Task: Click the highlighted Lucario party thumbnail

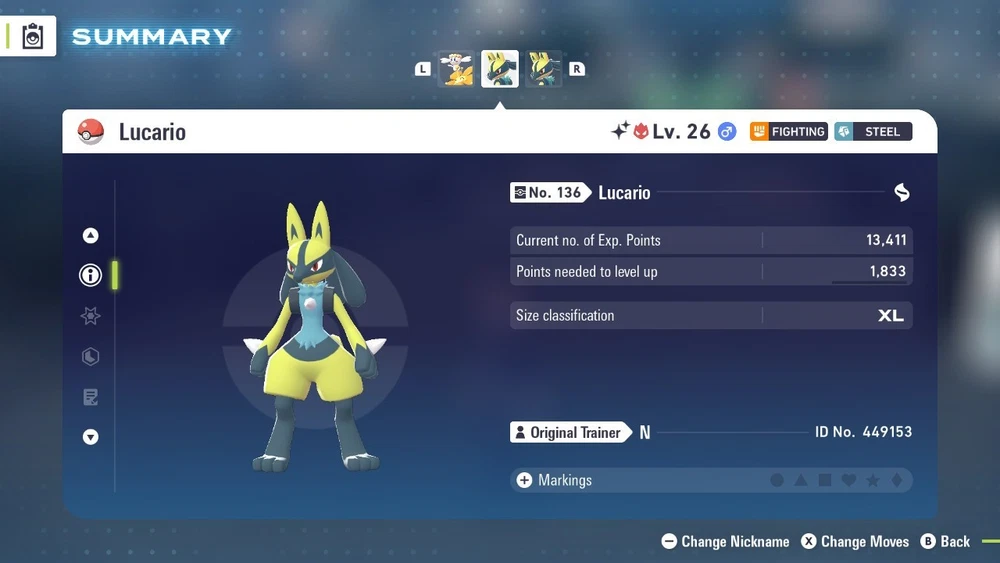Action: pyautogui.click(x=500, y=69)
